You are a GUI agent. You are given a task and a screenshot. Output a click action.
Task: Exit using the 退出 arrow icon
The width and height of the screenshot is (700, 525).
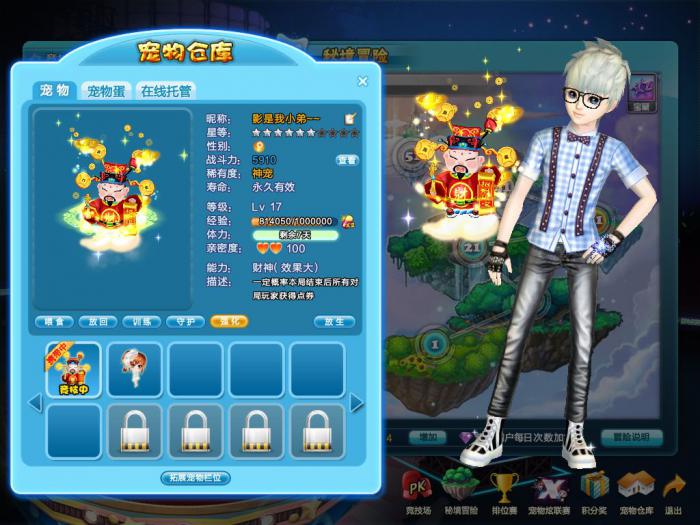(674, 492)
